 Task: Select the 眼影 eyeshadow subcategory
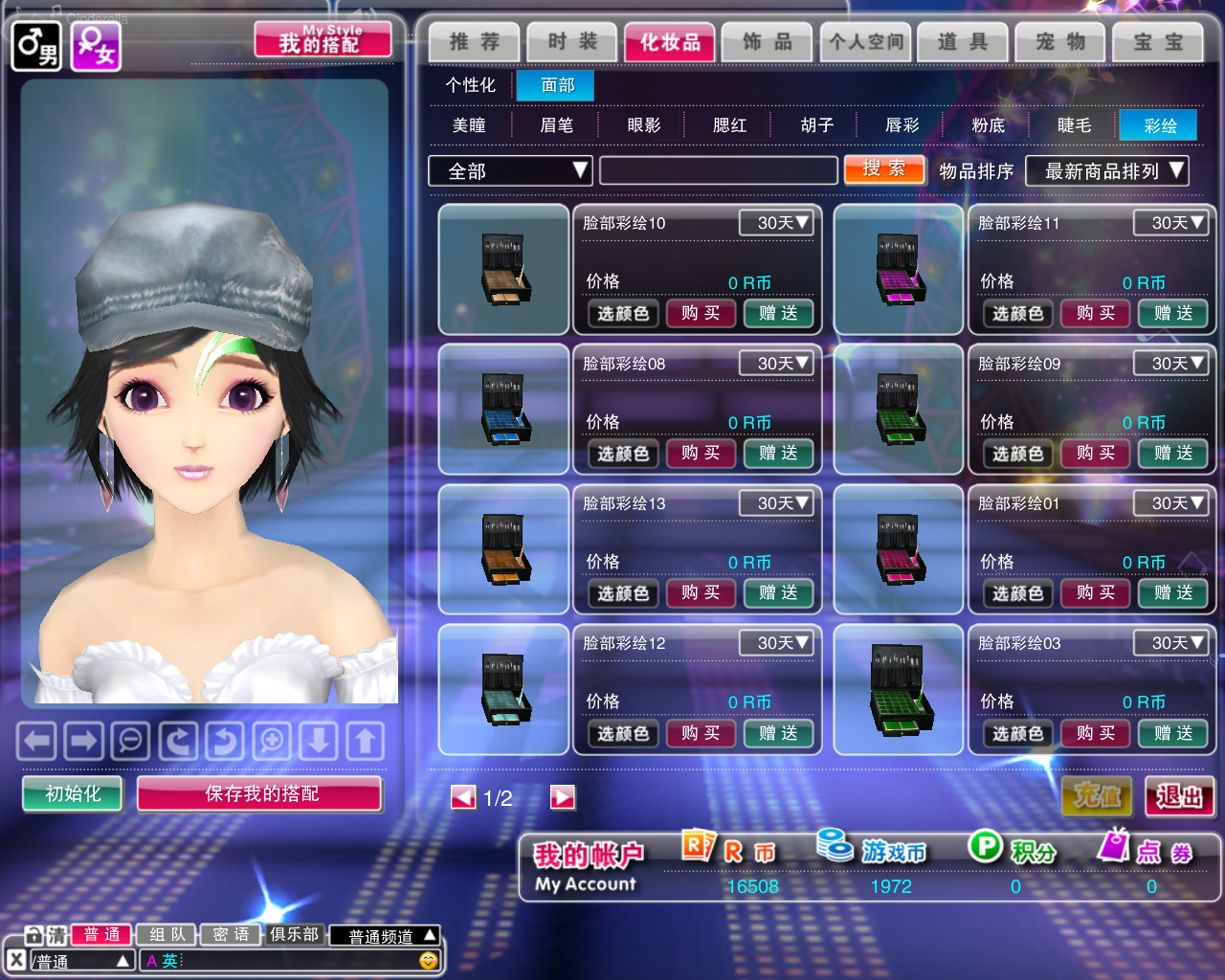[643, 125]
